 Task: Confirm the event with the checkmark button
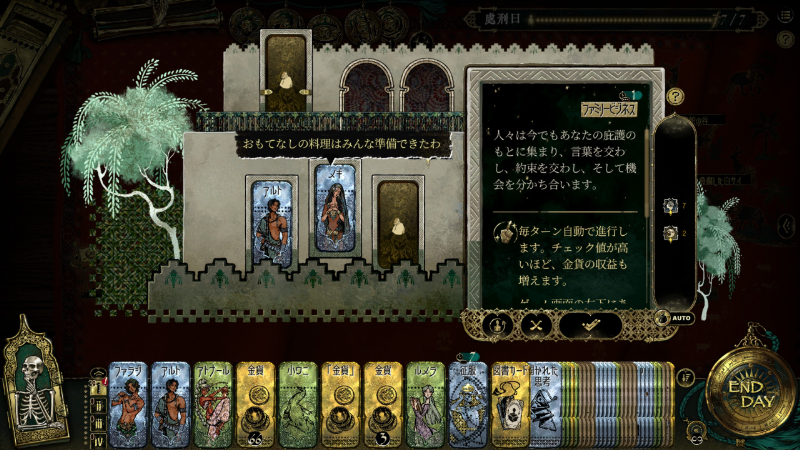(x=590, y=324)
